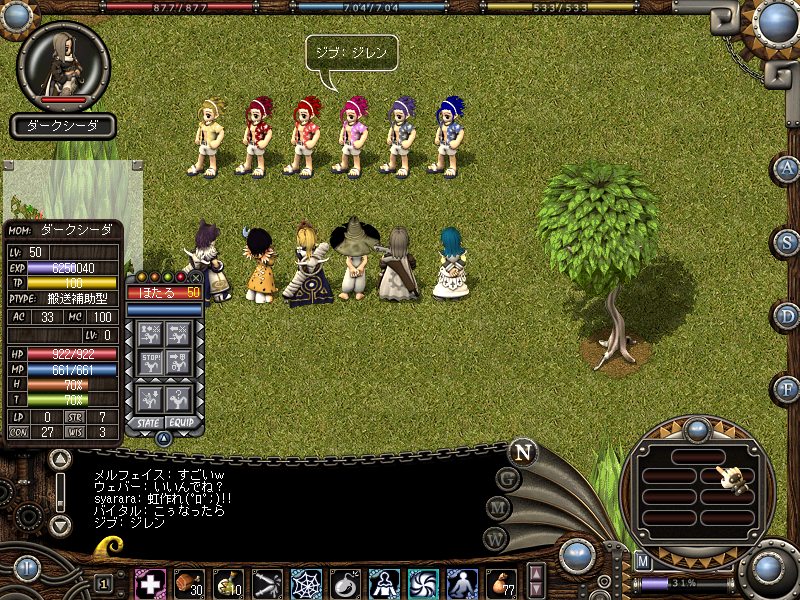The image size is (800, 600).
Task: Open the EQUIP panel button
Action: pos(180,423)
